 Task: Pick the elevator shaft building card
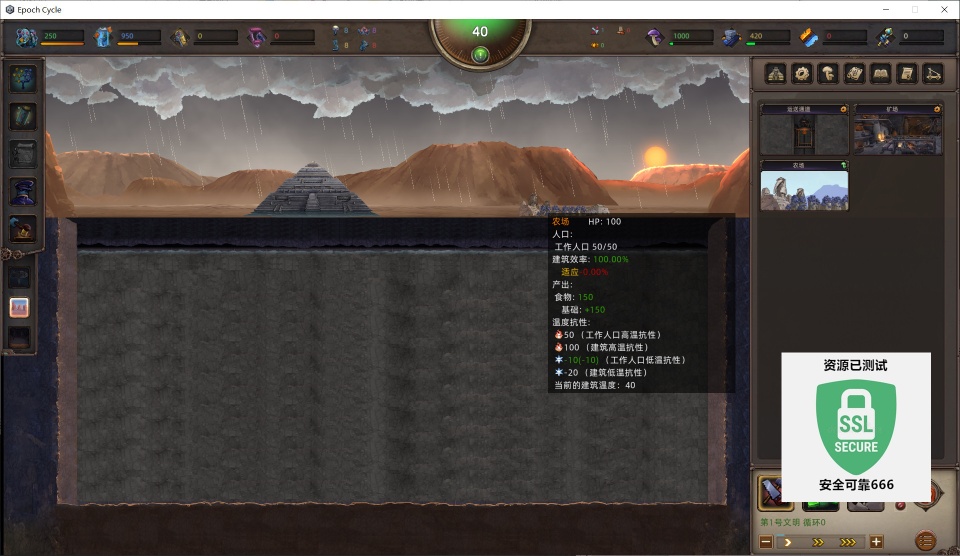coord(803,130)
